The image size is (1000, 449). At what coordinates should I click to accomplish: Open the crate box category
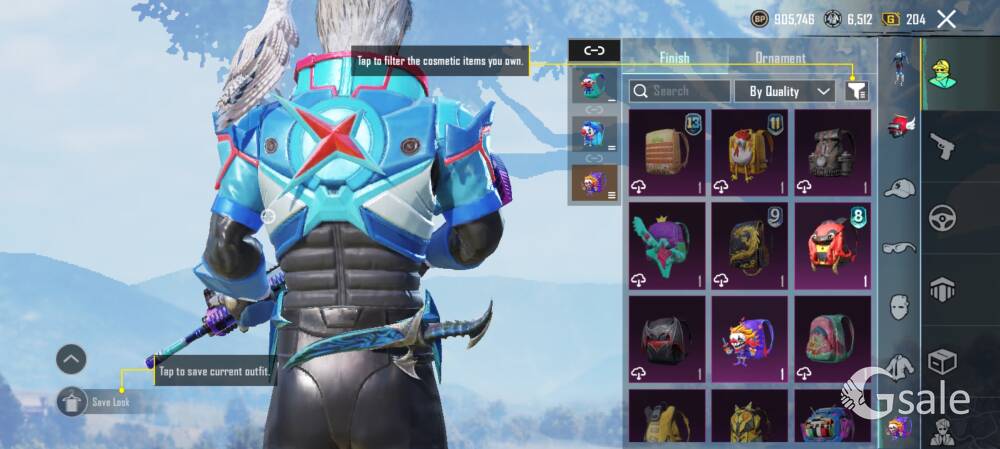coord(942,361)
